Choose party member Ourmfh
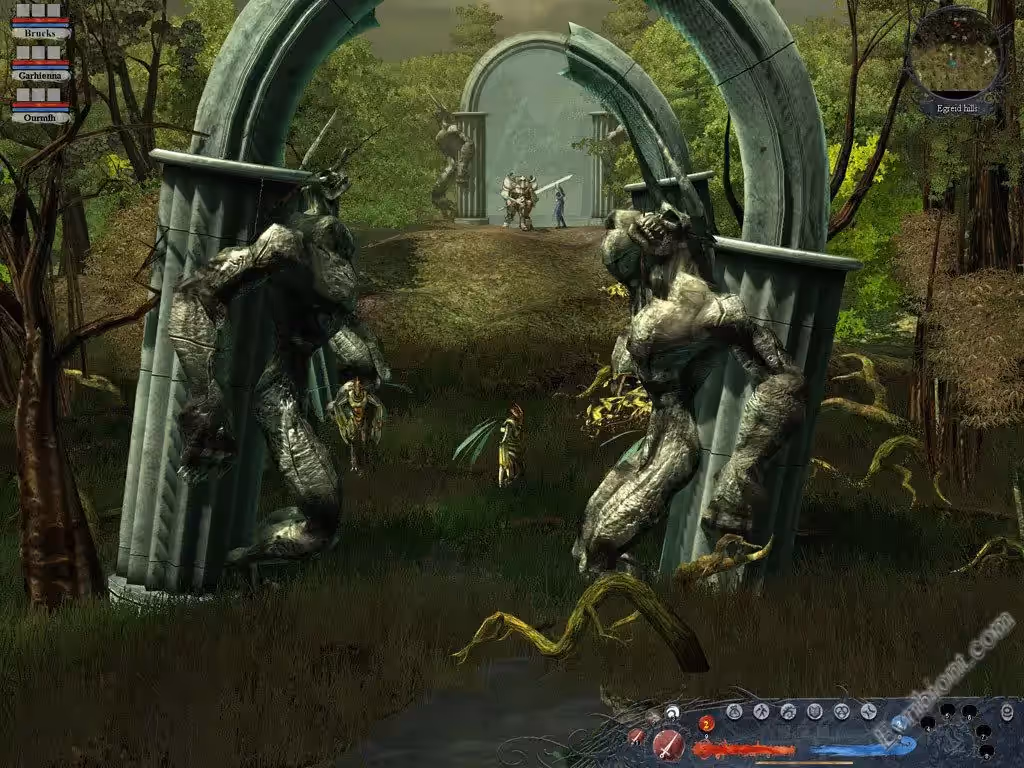Viewport: 1024px width, 768px height. coord(41,117)
